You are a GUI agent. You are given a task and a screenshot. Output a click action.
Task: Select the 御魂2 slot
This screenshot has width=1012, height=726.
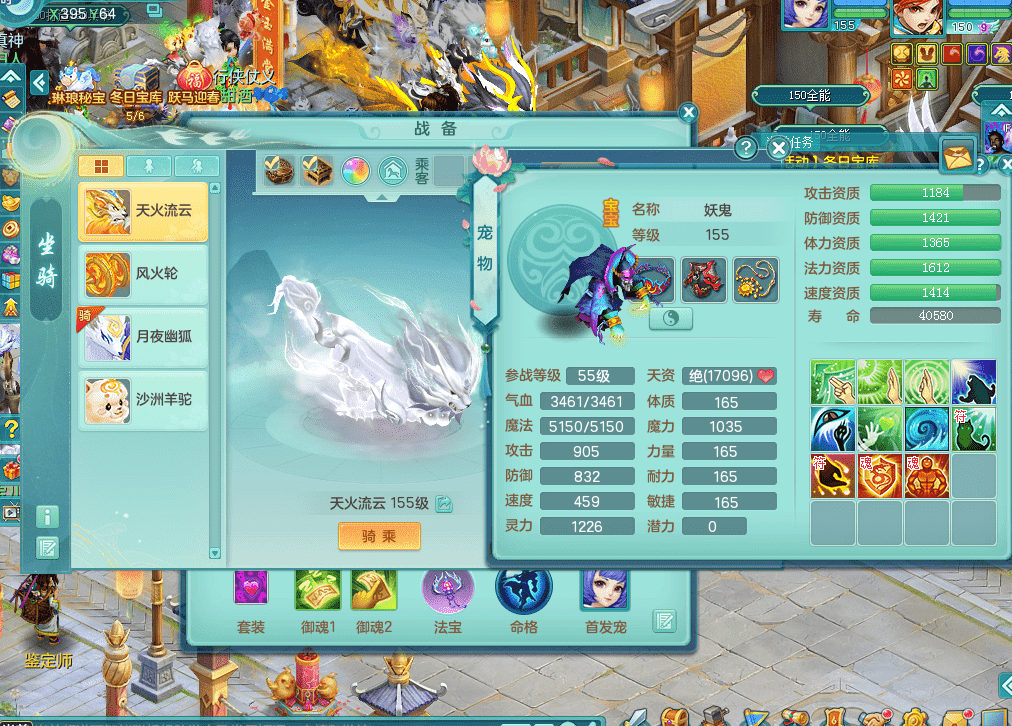374,589
